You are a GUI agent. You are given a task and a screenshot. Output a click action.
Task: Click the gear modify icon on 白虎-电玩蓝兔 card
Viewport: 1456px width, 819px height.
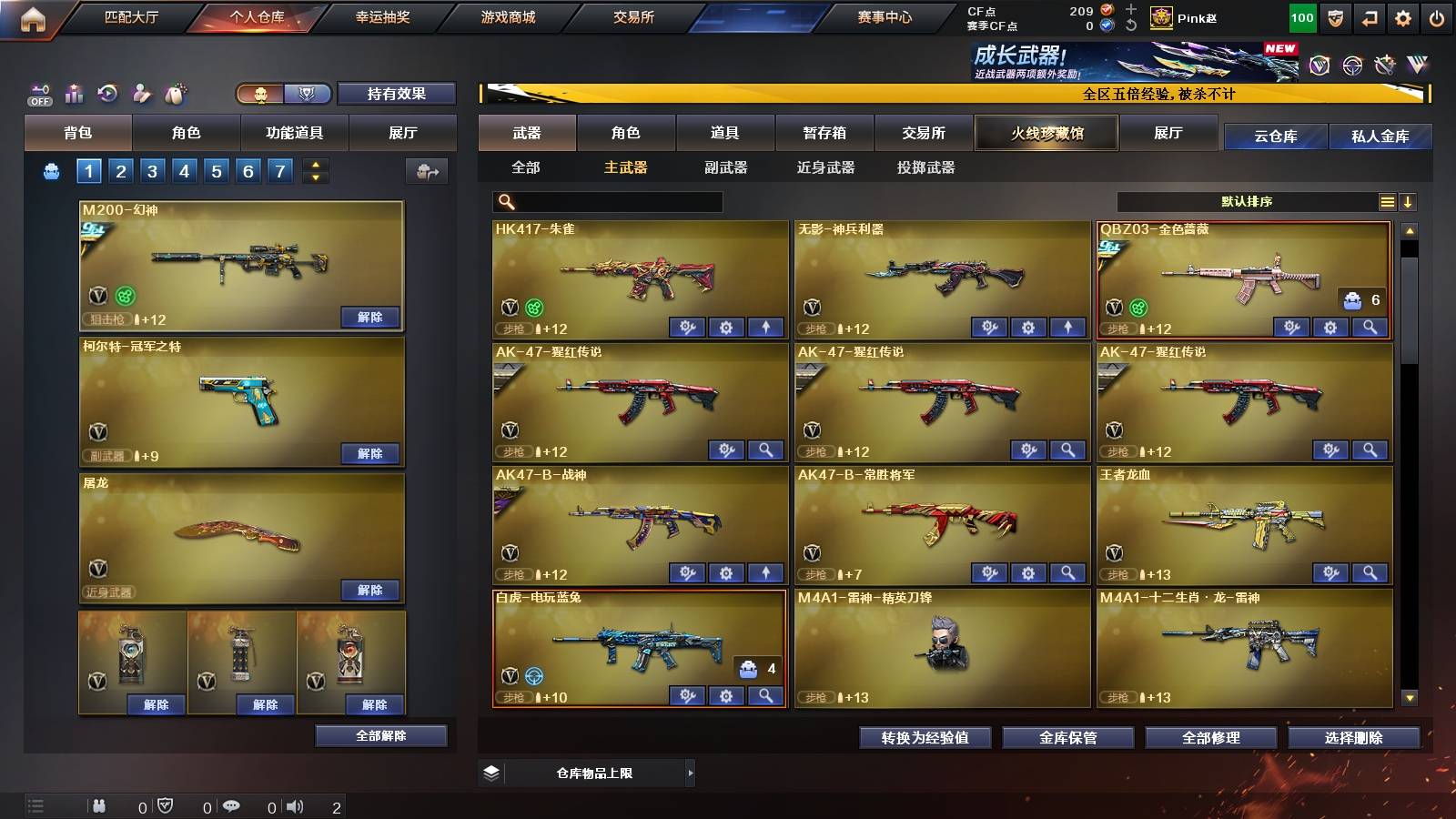tap(724, 694)
